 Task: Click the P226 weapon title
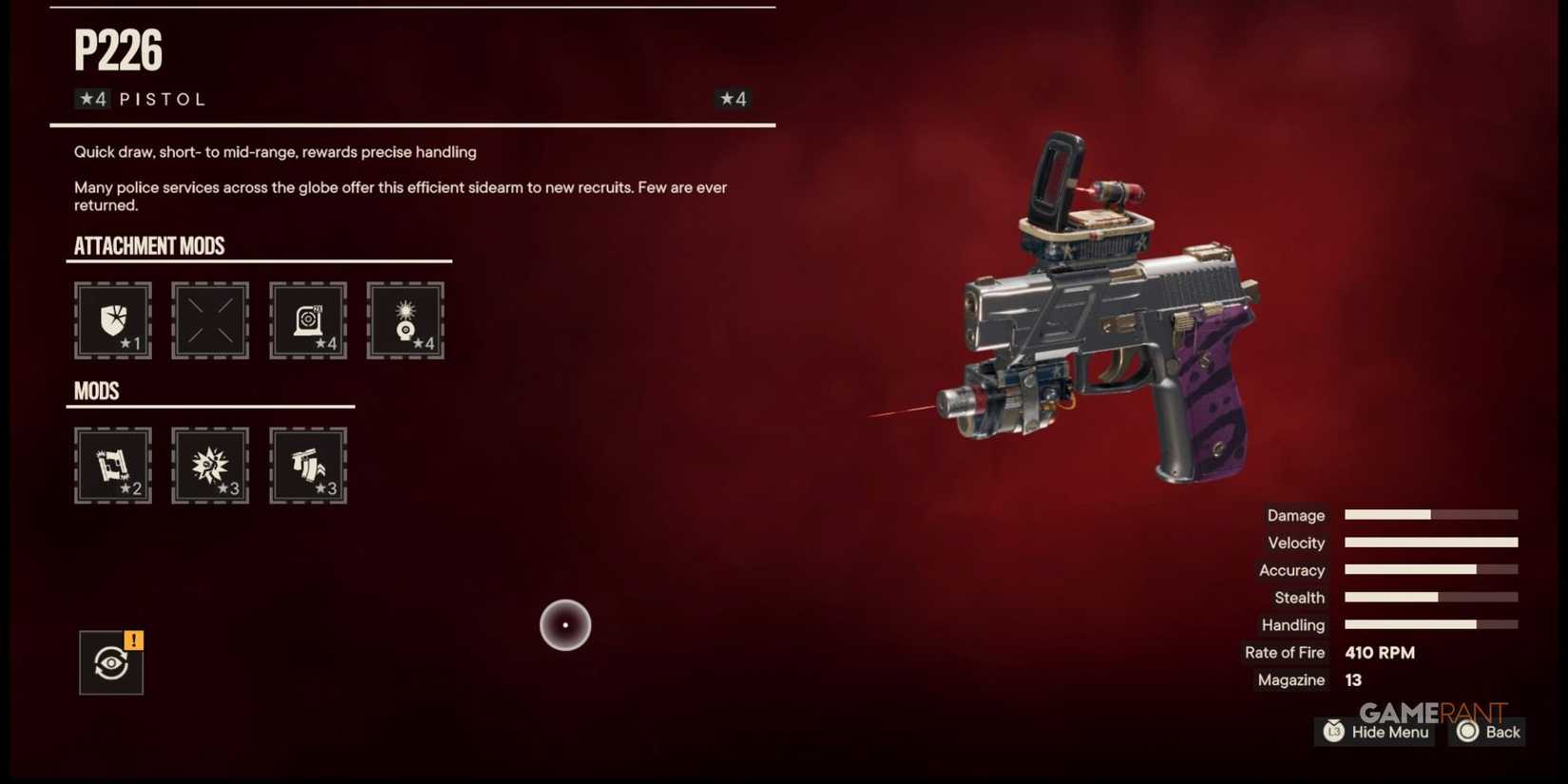pos(116,51)
